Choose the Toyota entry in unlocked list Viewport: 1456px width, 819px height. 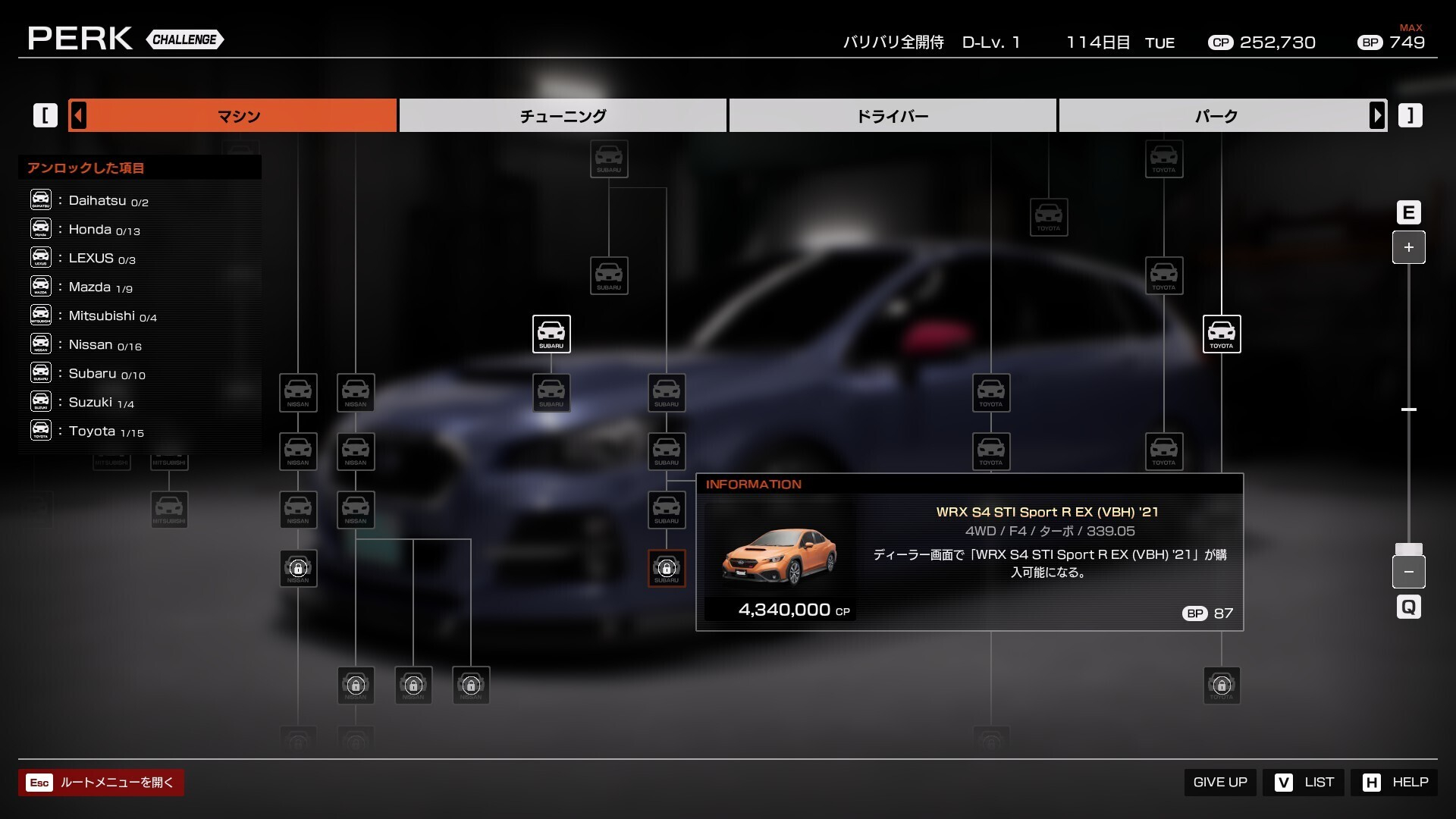coord(92,431)
